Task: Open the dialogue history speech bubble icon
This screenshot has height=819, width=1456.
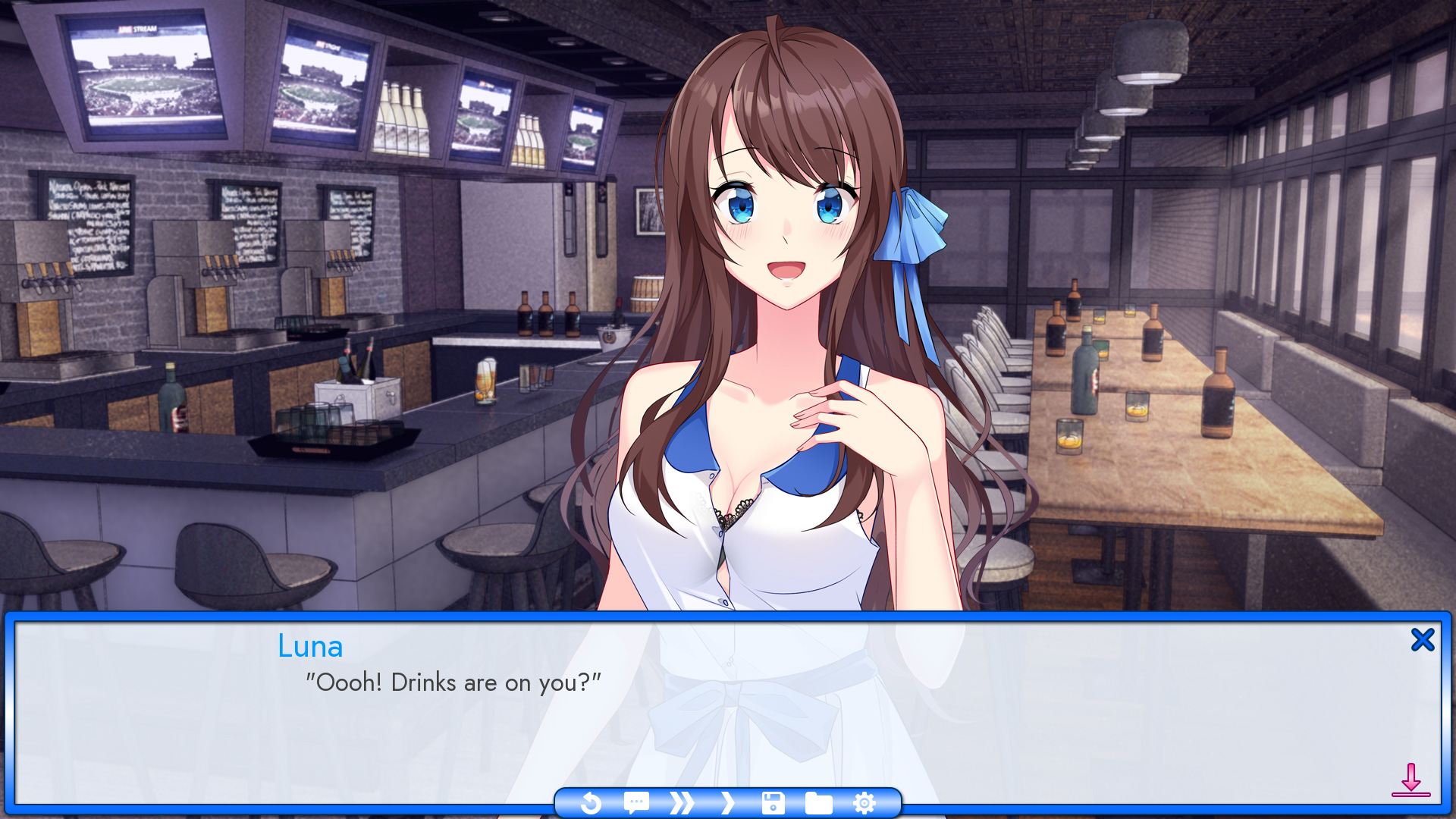Action: [636, 802]
